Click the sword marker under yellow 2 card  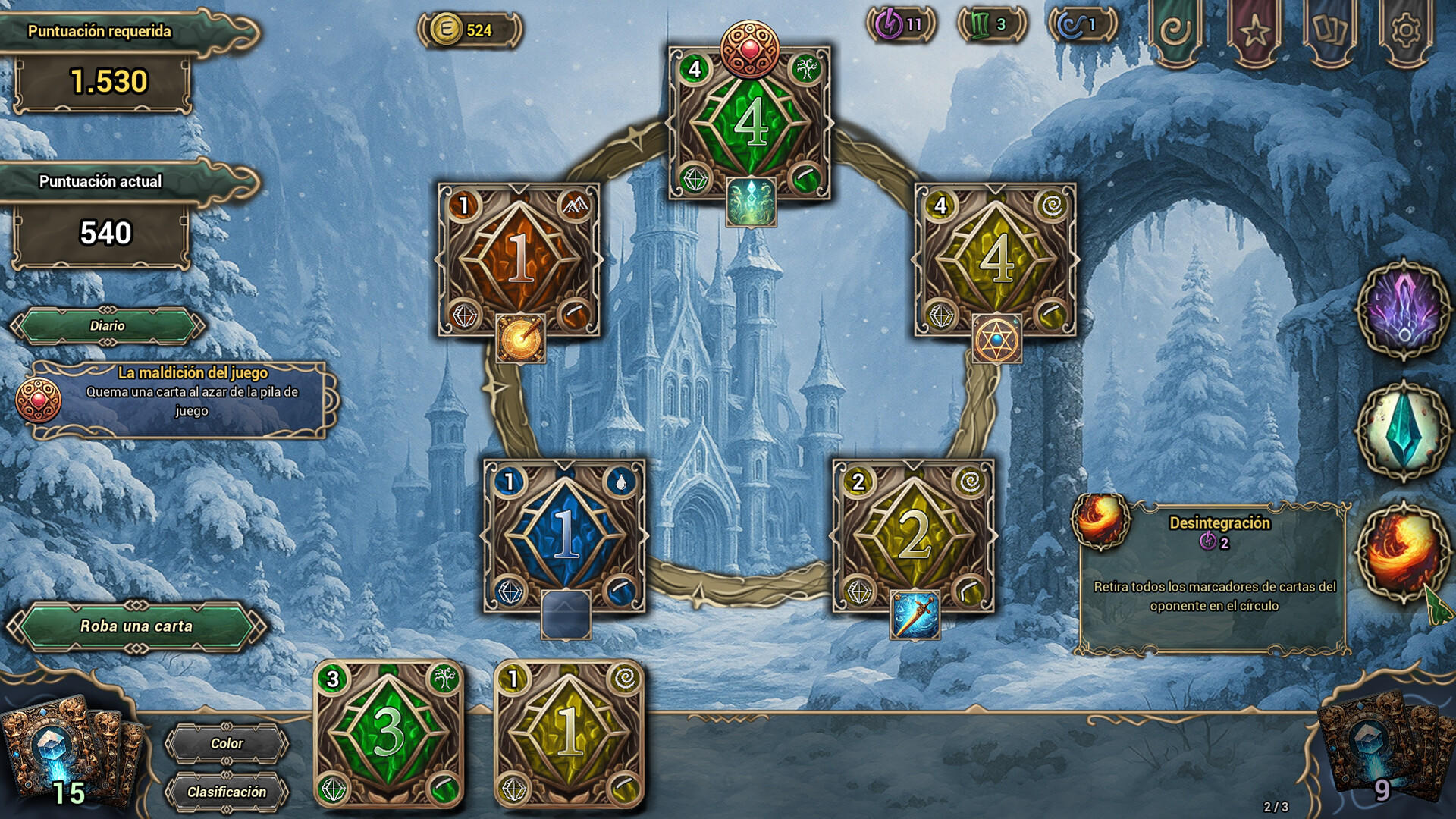pyautogui.click(x=915, y=615)
